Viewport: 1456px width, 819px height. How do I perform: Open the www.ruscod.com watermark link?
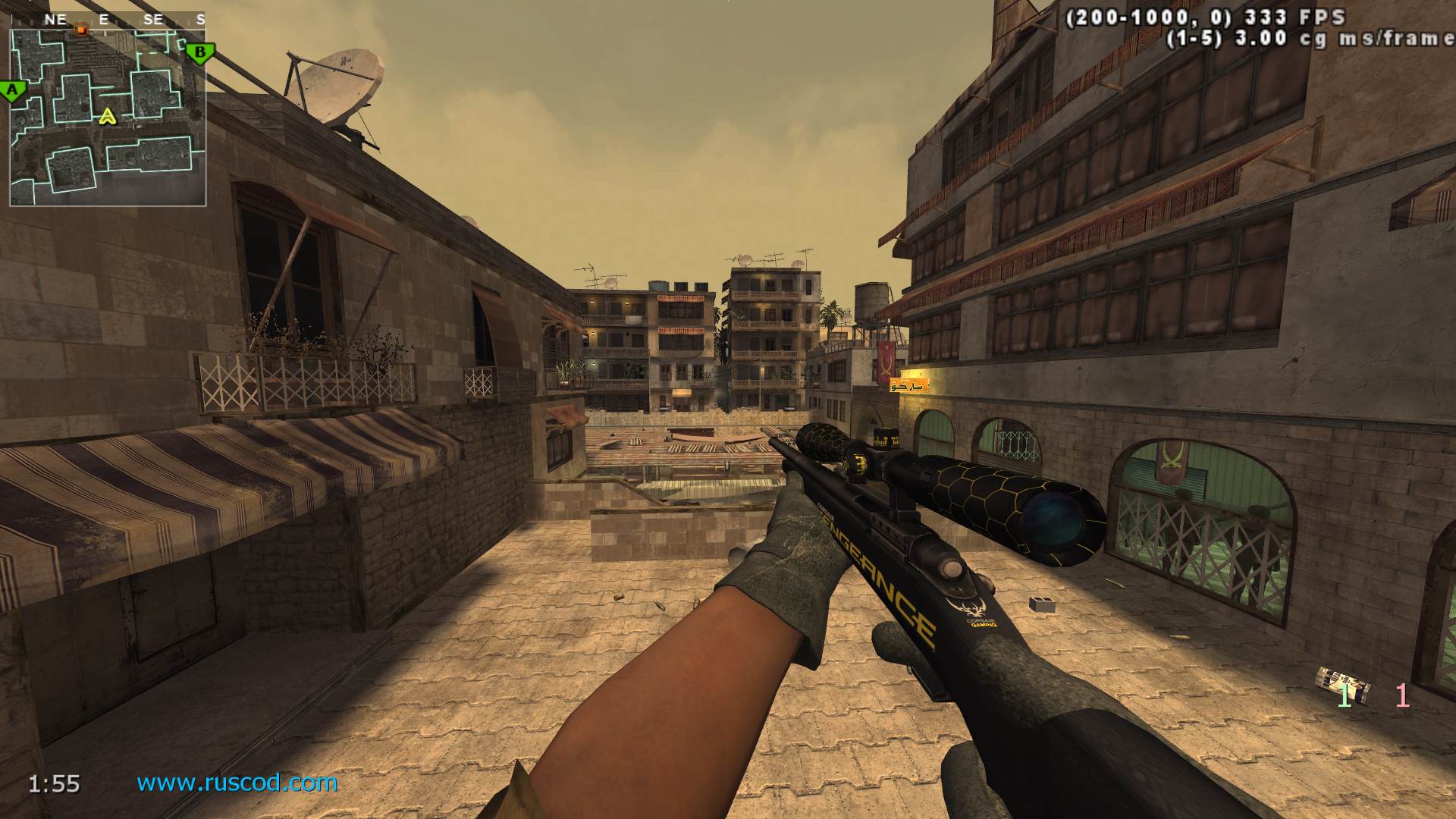coord(237,782)
